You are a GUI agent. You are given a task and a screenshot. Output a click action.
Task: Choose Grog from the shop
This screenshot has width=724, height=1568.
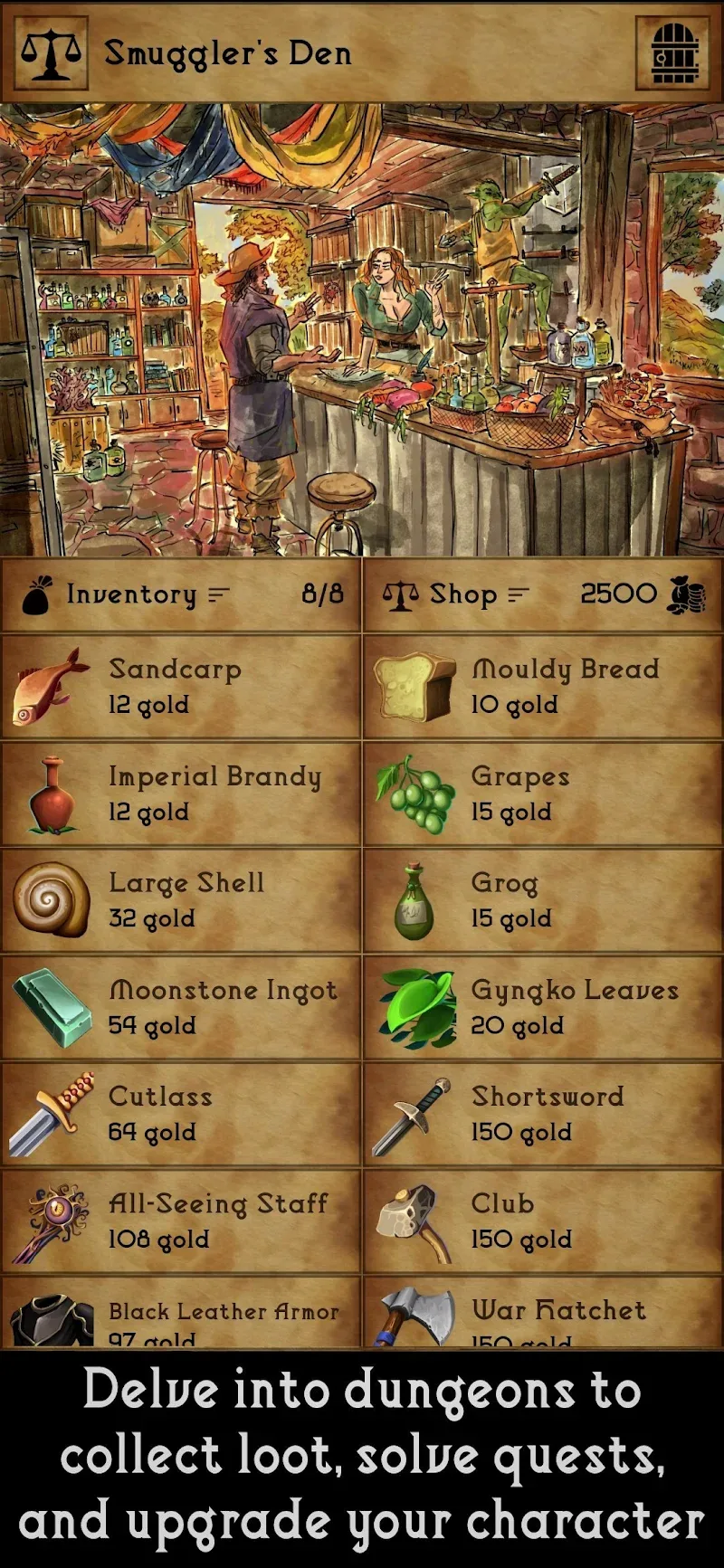pyautogui.click(x=543, y=900)
